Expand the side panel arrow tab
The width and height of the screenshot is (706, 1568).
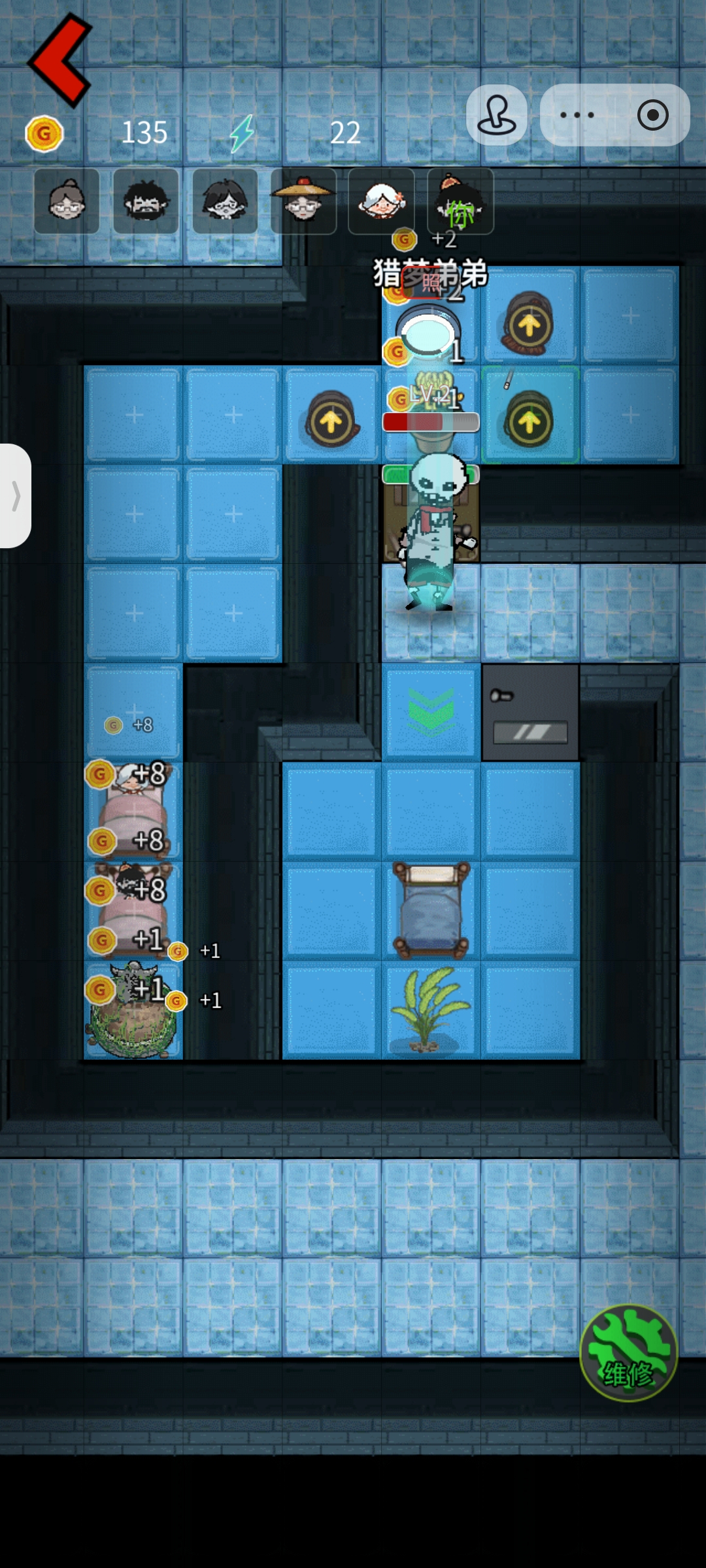[16, 496]
